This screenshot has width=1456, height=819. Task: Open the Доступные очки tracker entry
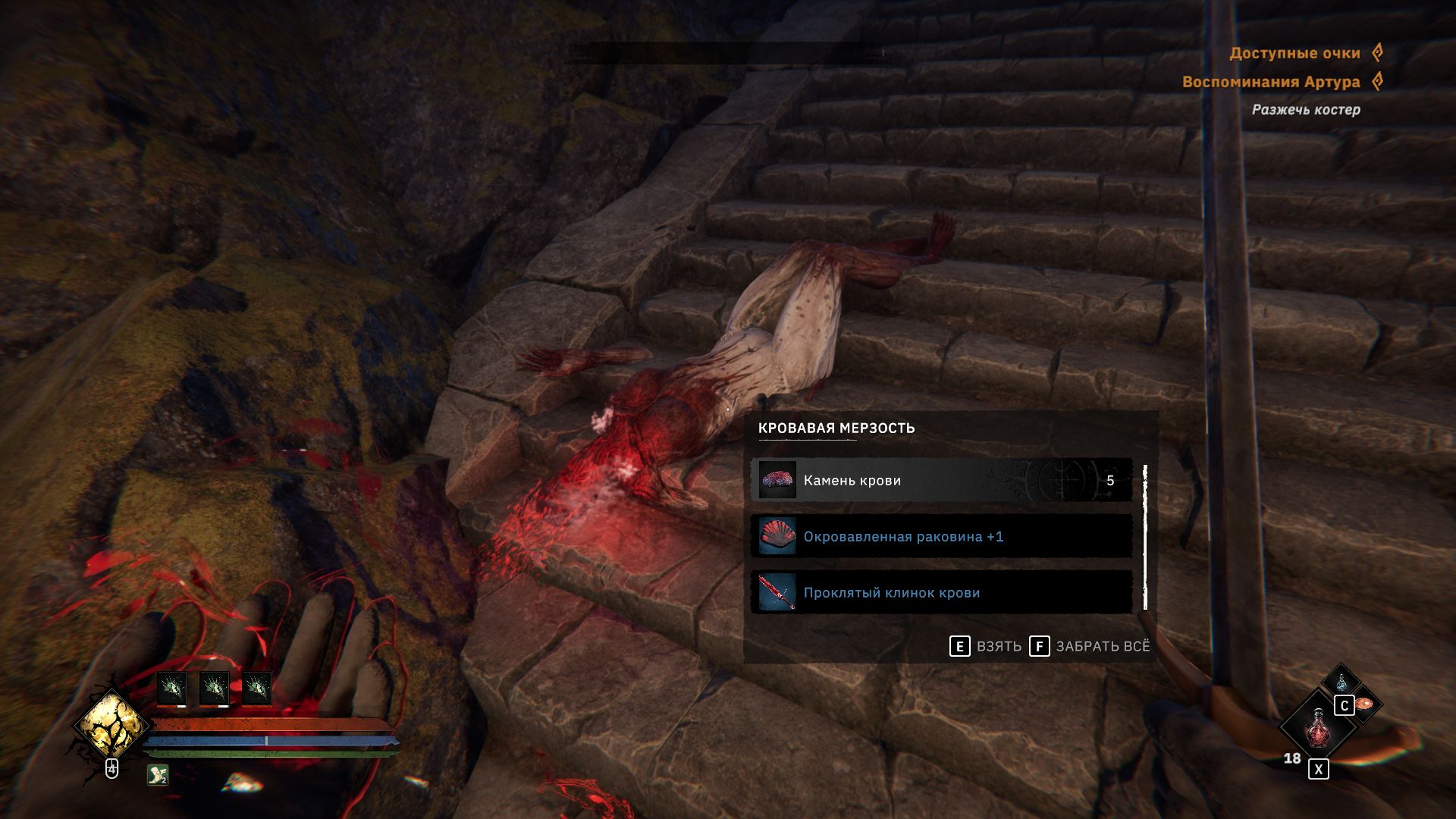(1294, 53)
